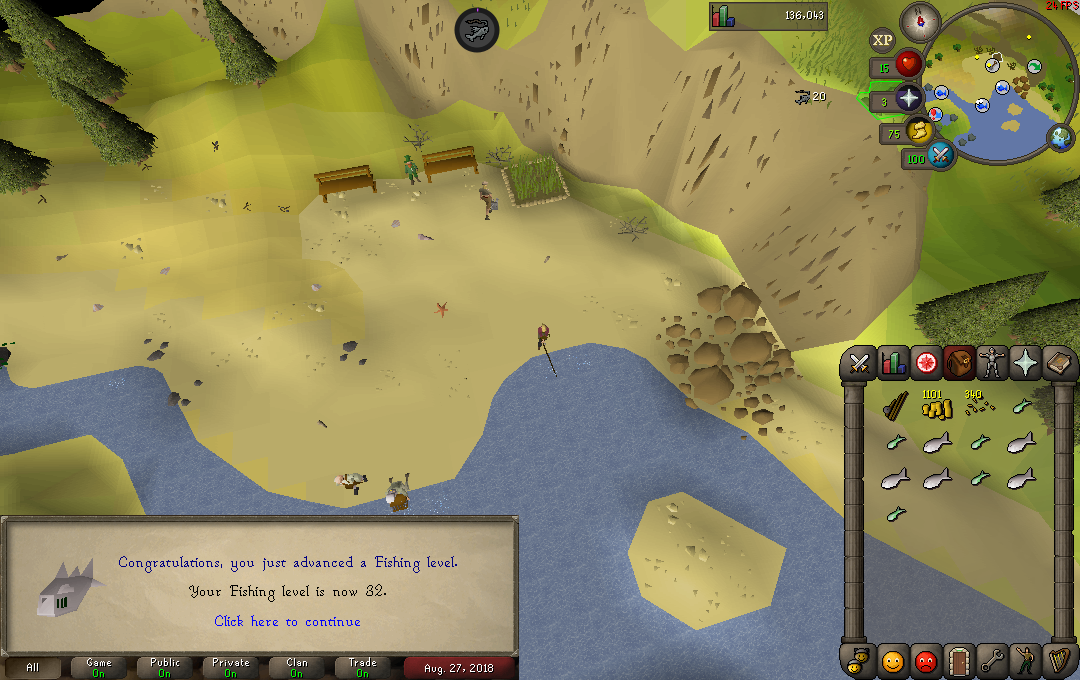Open the Combat Options tab
The height and width of the screenshot is (680, 1080).
click(858, 364)
